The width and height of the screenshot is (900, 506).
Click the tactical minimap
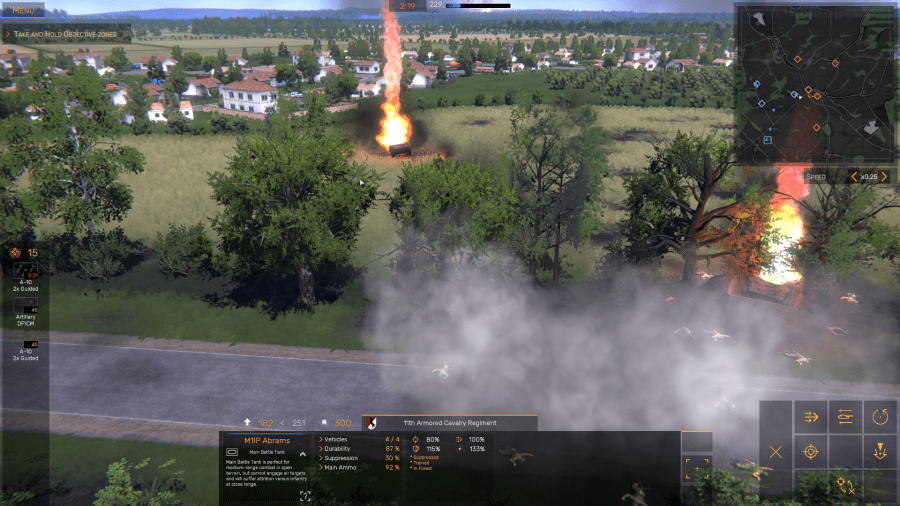[815, 83]
